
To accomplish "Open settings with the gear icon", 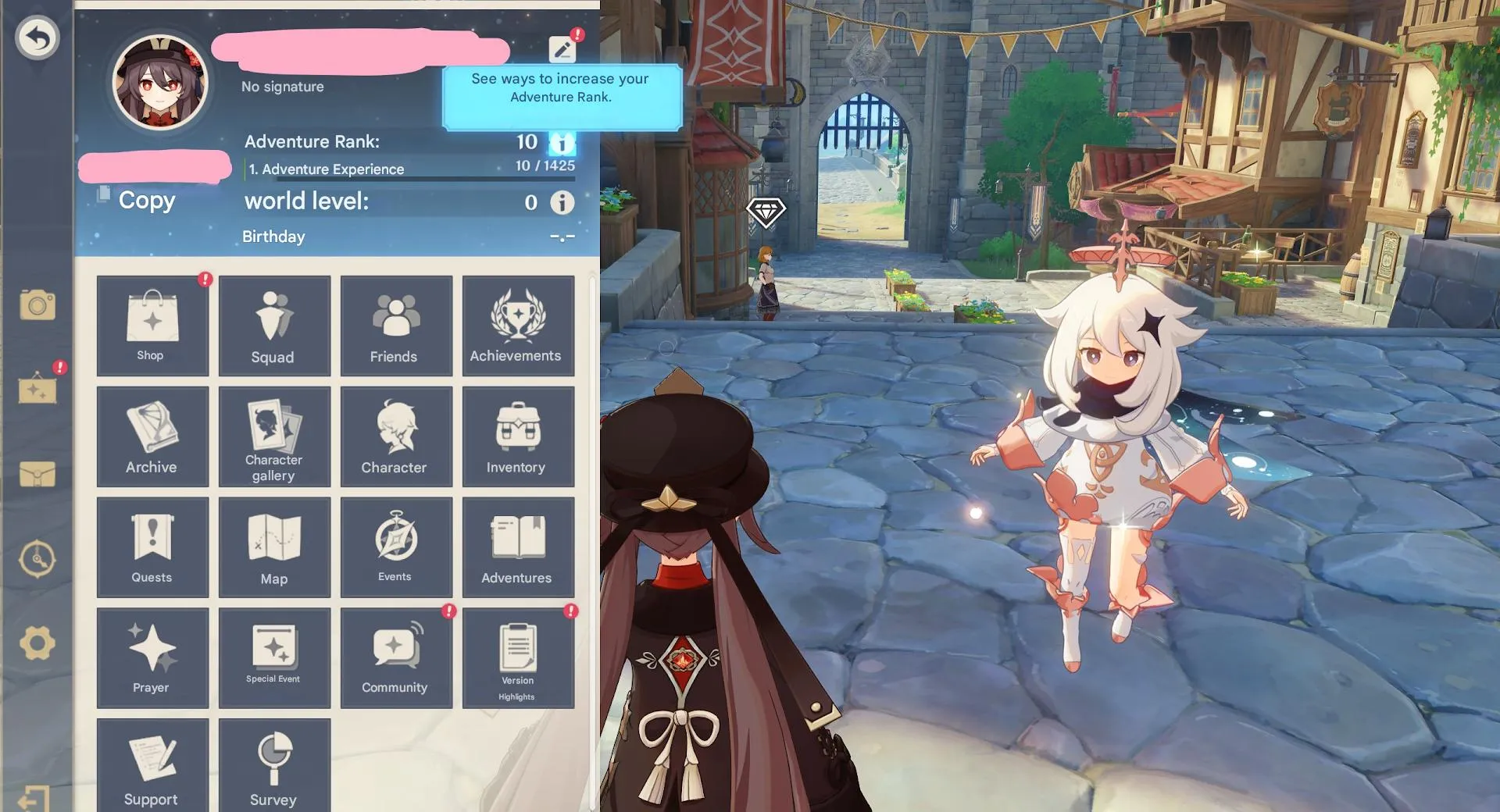I will (x=37, y=644).
